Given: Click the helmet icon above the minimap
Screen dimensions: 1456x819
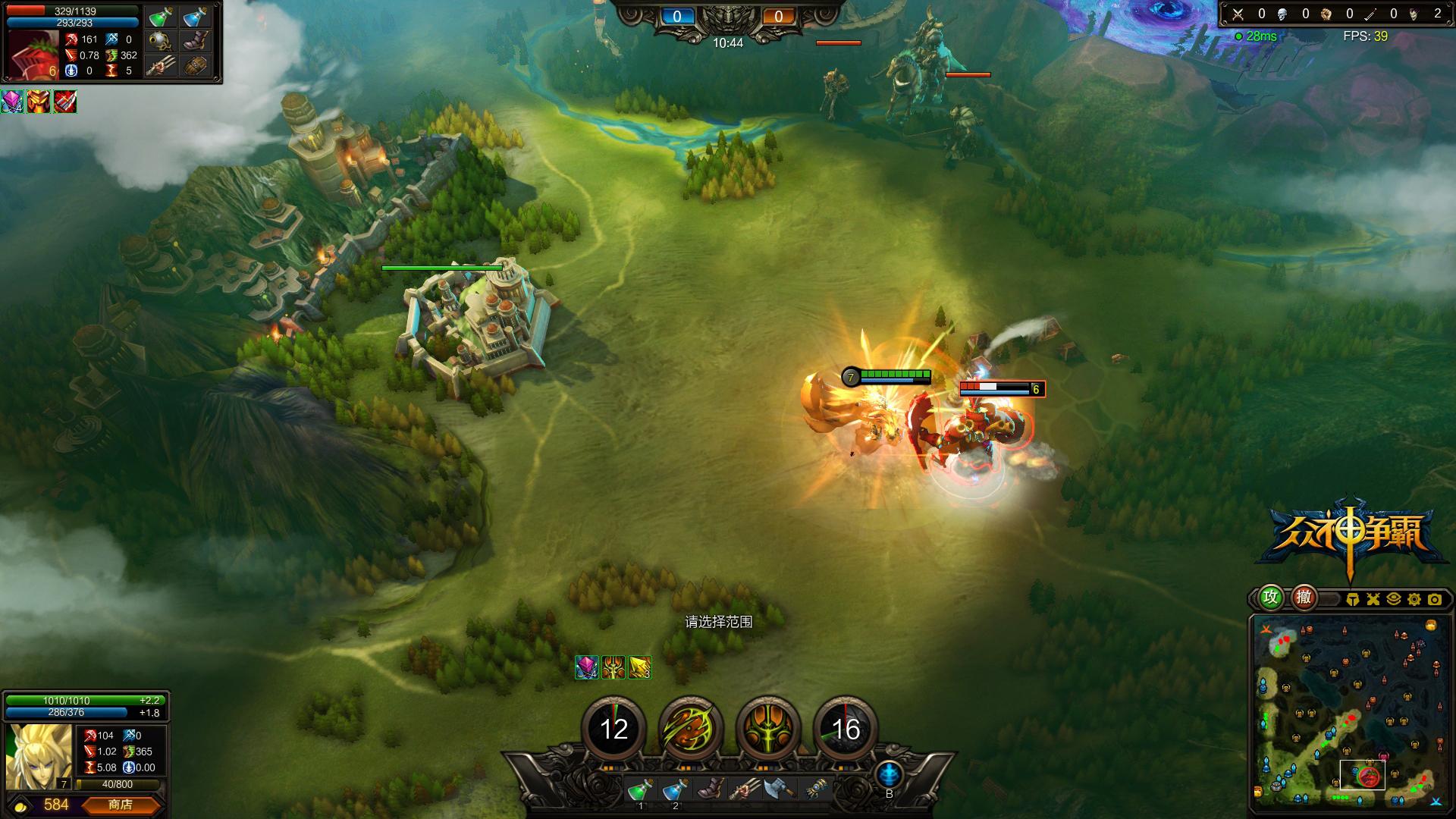Looking at the screenshot, I should pyautogui.click(x=1353, y=599).
